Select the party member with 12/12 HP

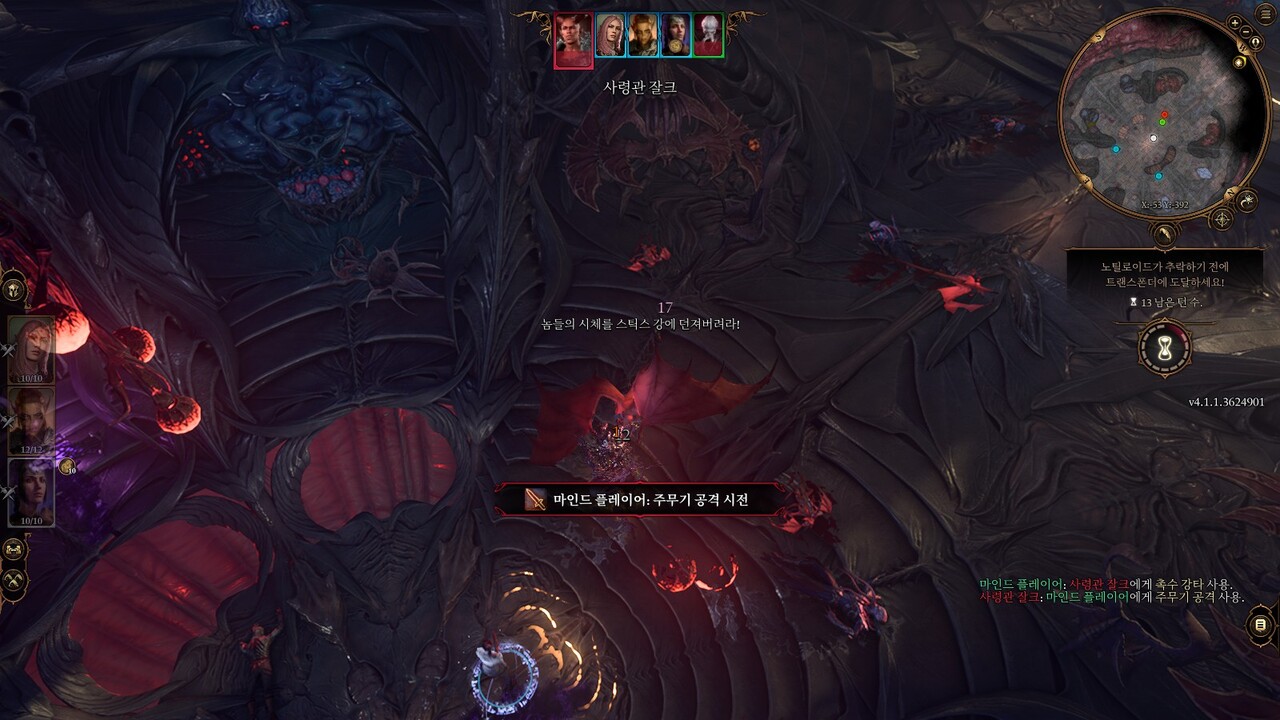pos(31,420)
